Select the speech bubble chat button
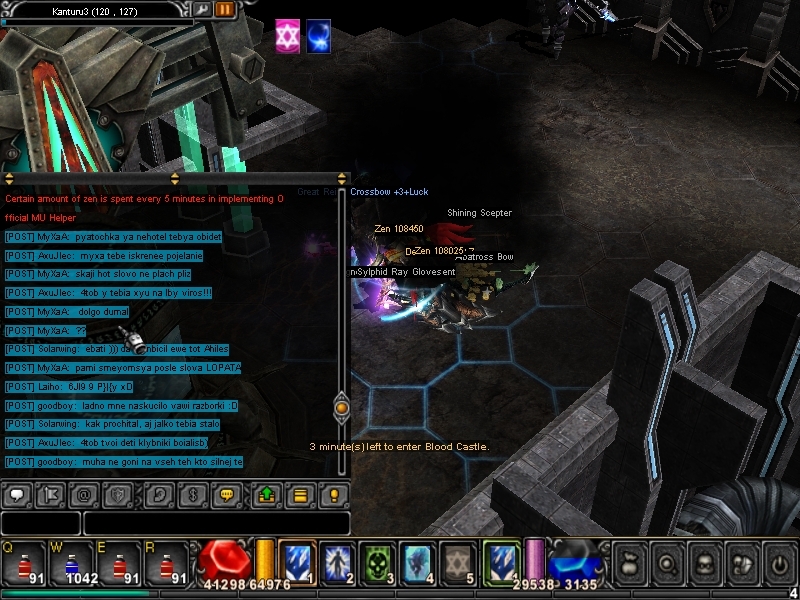The image size is (800, 600). click(17, 494)
